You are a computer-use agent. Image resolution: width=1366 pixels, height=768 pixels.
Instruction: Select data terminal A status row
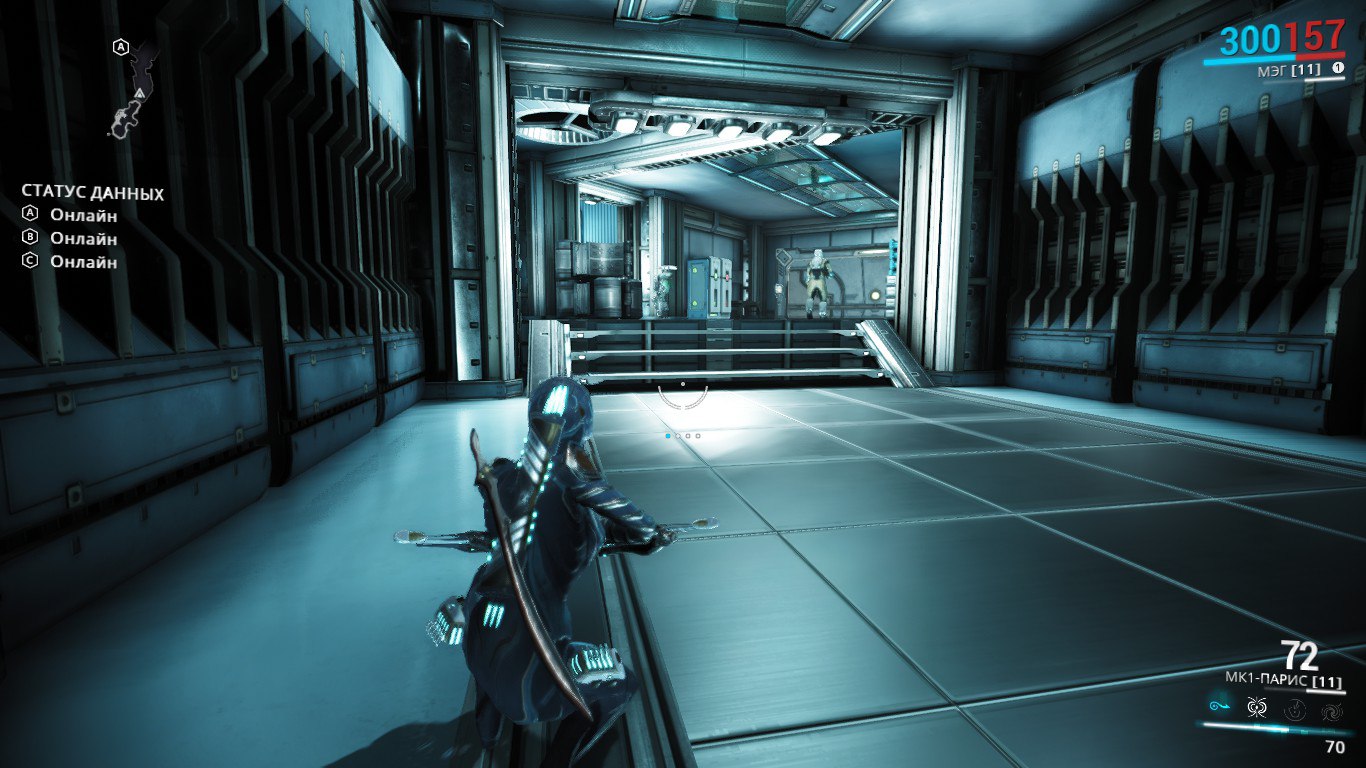pyautogui.click(x=70, y=215)
